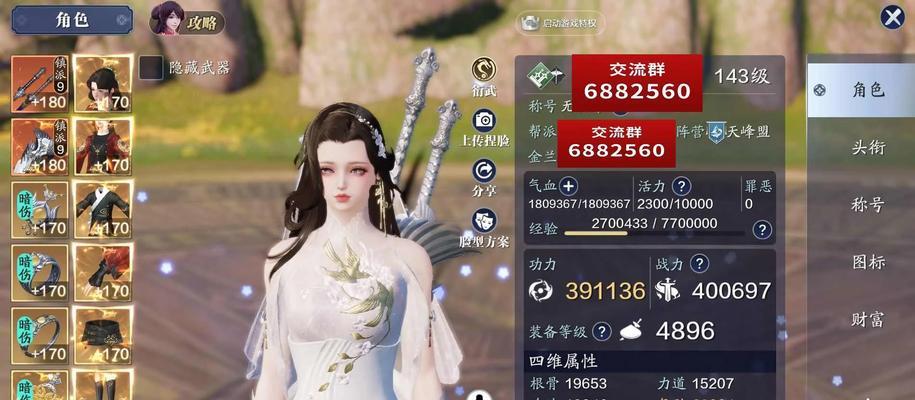915x400 pixels.
Task: Select the 角色 tab on the right
Action: [x=860, y=89]
